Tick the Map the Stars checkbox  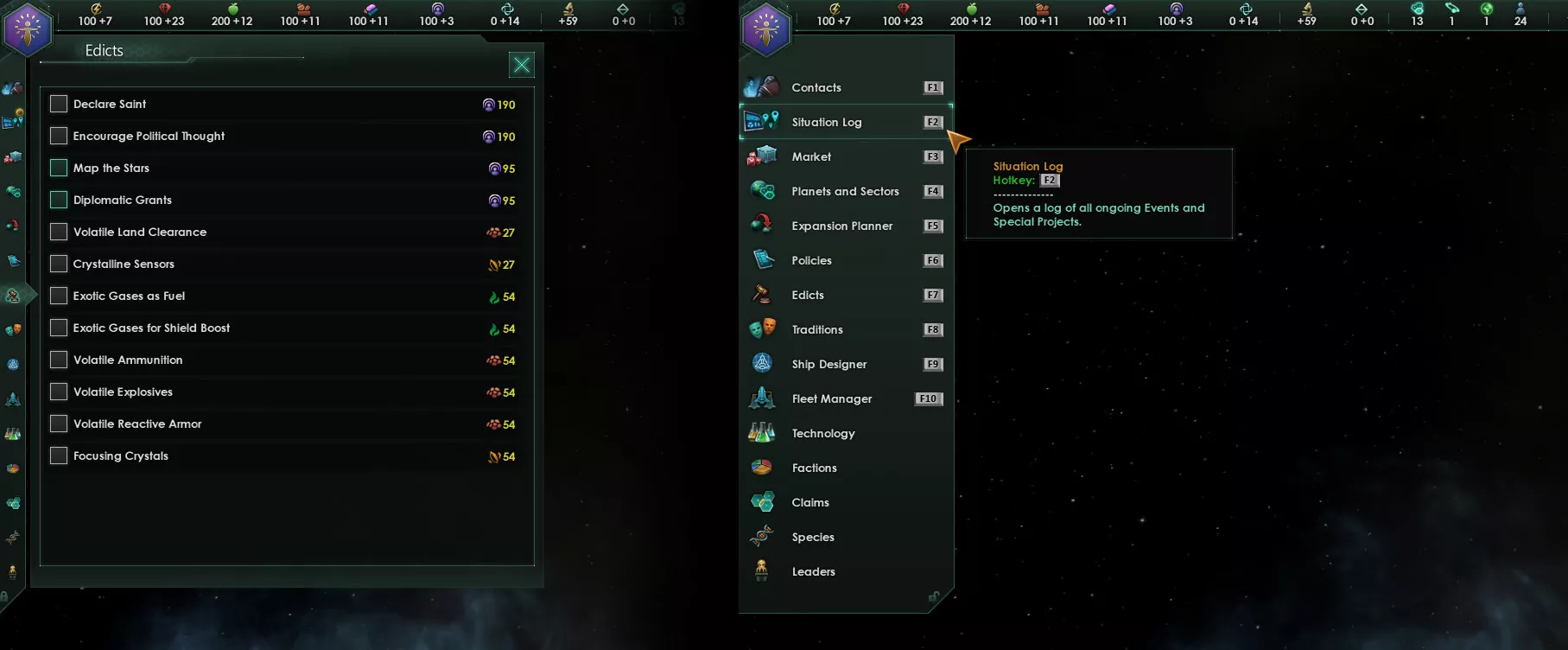[59, 168]
